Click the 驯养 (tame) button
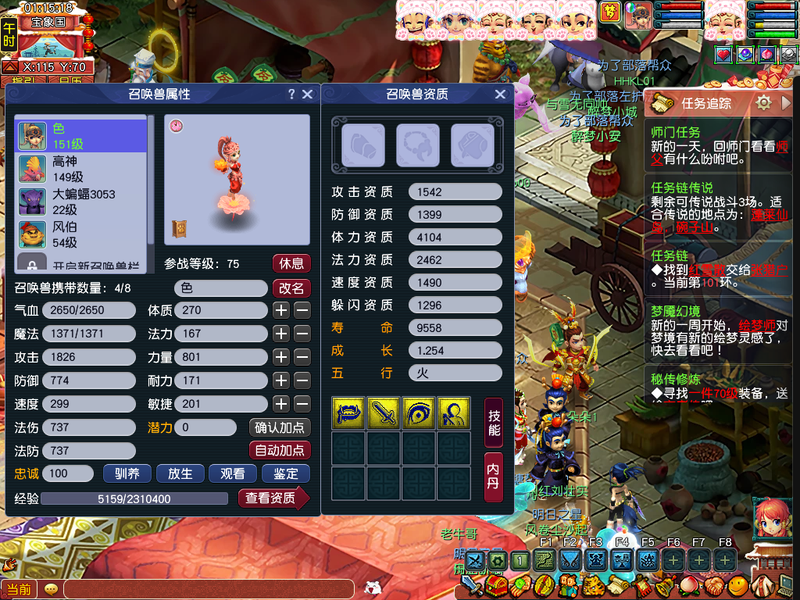Image resolution: width=800 pixels, height=600 pixels. [128, 474]
